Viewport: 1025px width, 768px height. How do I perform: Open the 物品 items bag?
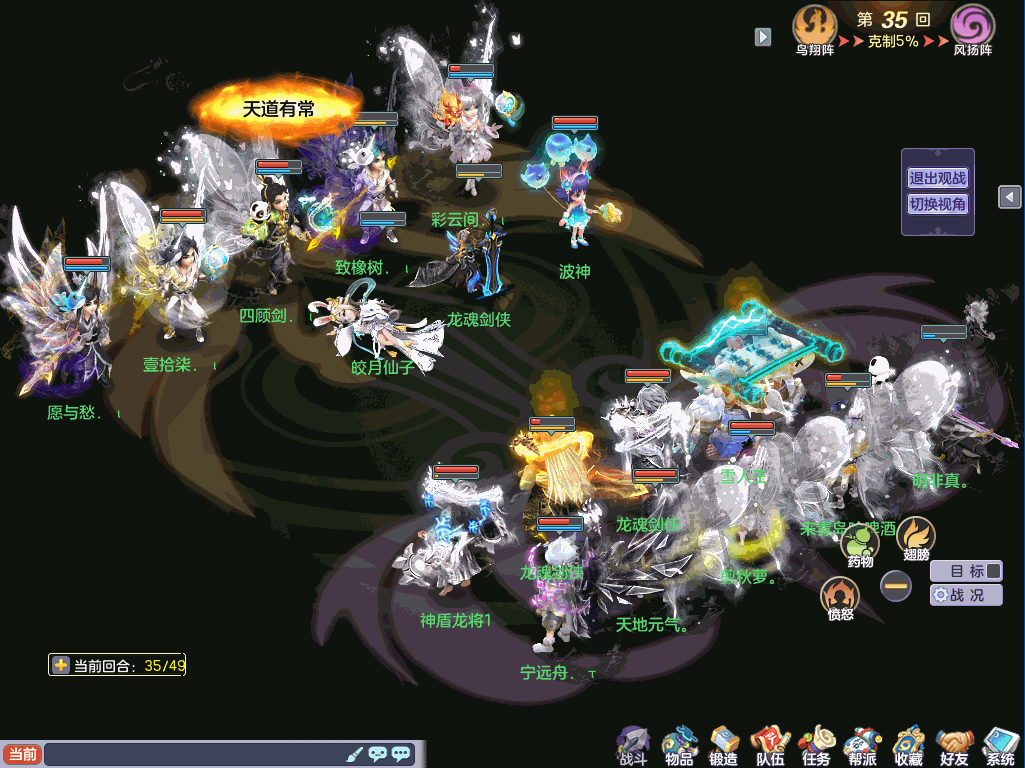tap(679, 745)
